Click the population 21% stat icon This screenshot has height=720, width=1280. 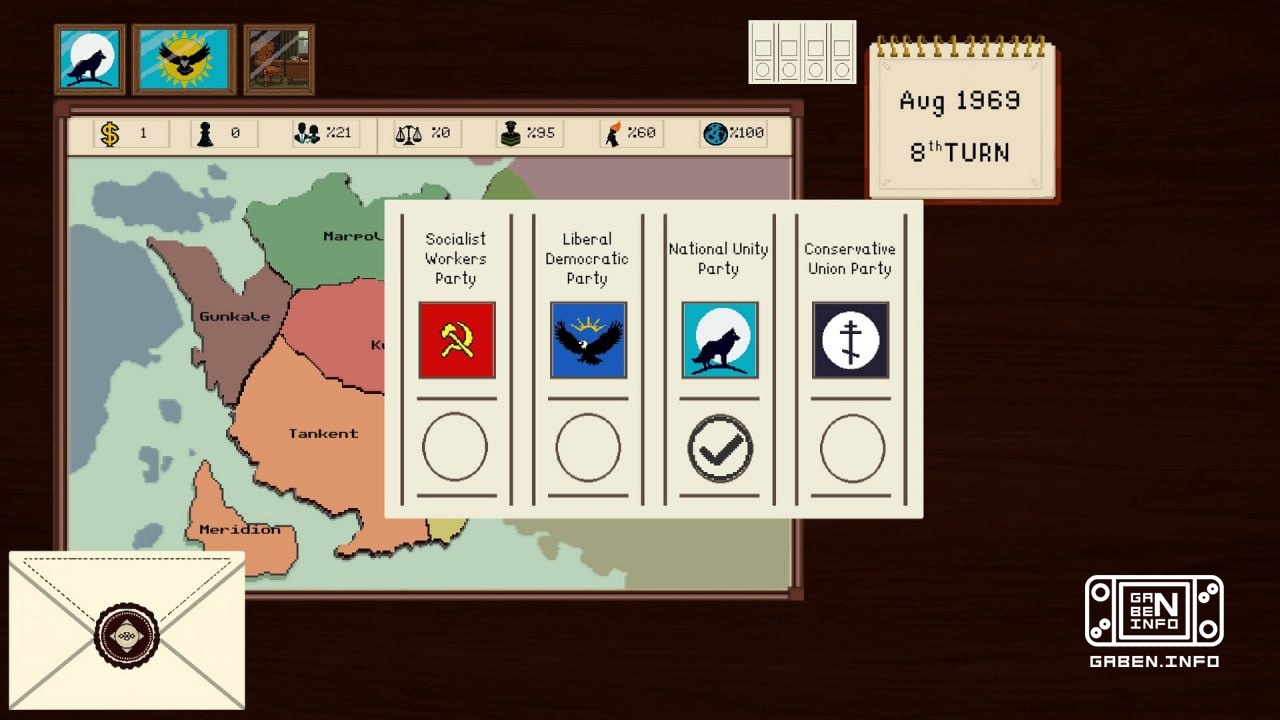(306, 132)
